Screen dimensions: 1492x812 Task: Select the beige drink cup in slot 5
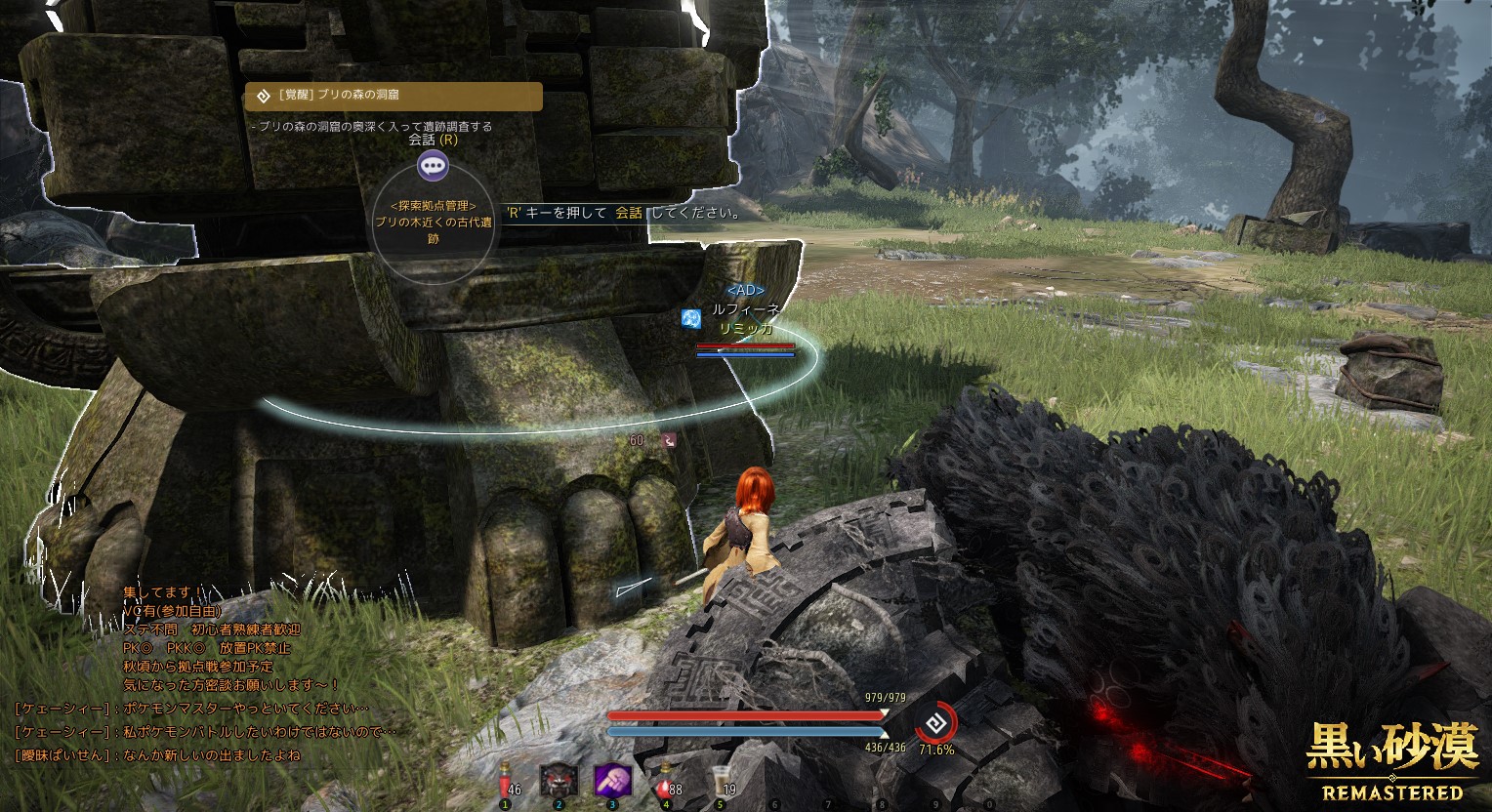pos(721,781)
